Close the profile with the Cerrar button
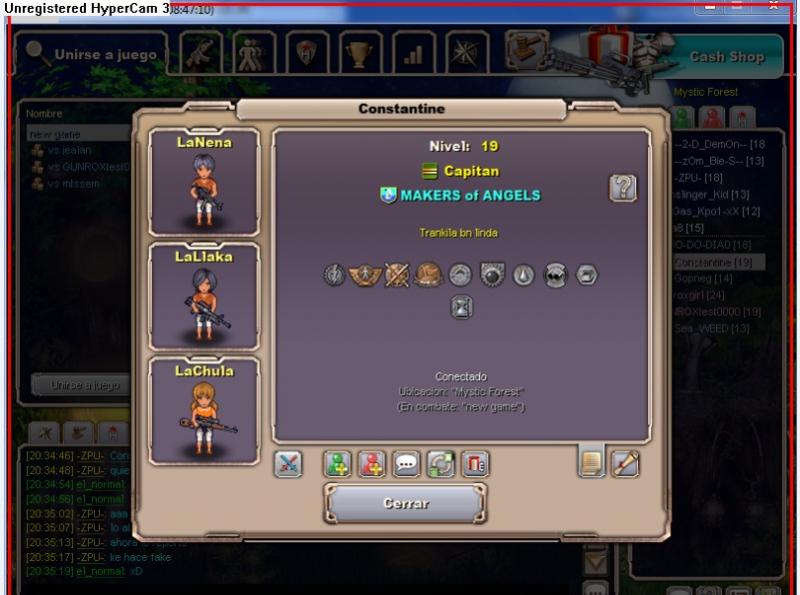The height and width of the screenshot is (595, 800). point(405,503)
